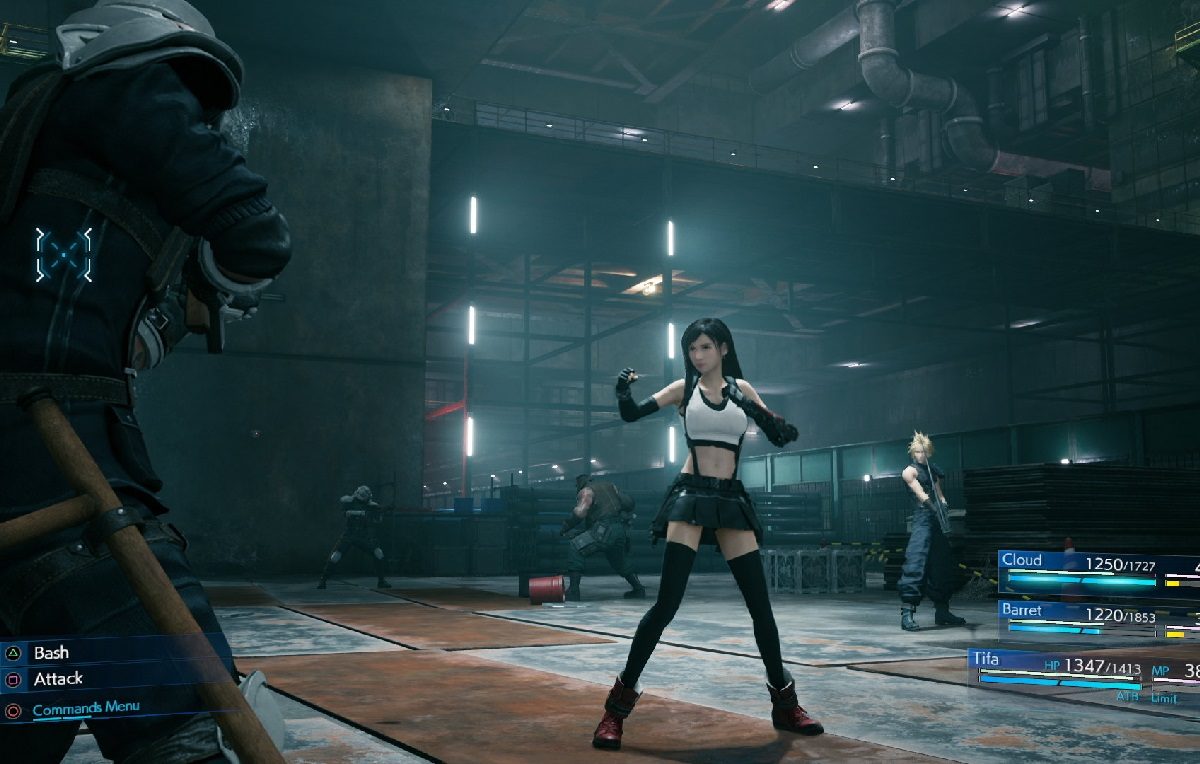This screenshot has width=1200, height=764.
Task: Open the Commands Menu
Action: (x=85, y=709)
